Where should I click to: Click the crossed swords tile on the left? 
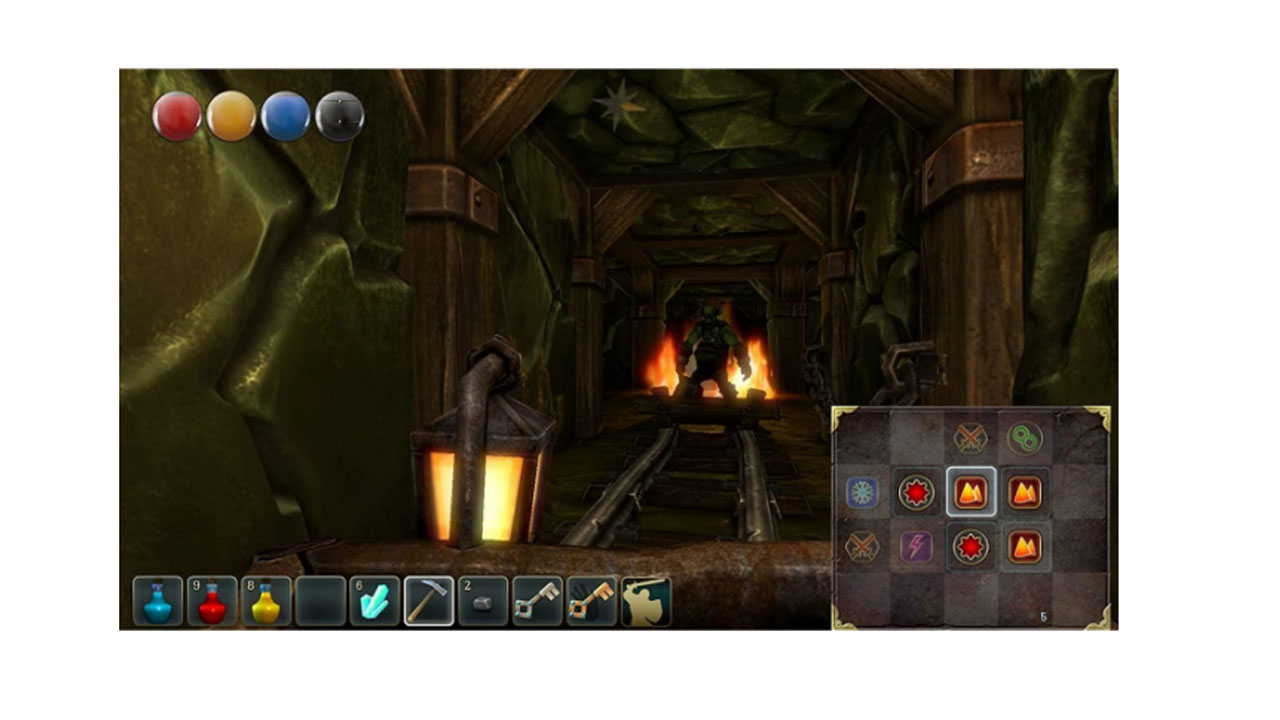861,546
